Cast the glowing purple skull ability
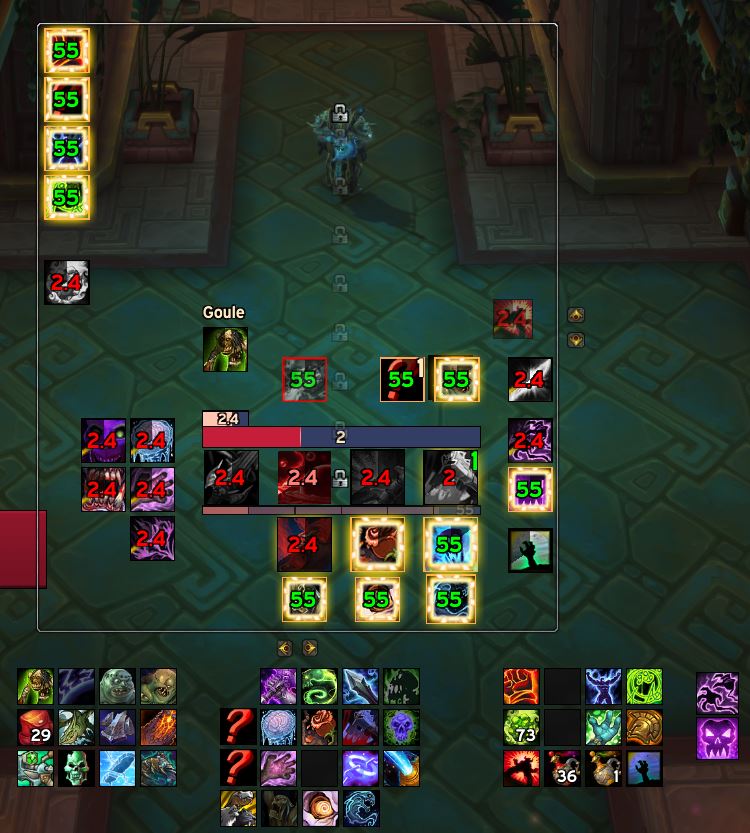This screenshot has height=833, width=750. click(401, 728)
